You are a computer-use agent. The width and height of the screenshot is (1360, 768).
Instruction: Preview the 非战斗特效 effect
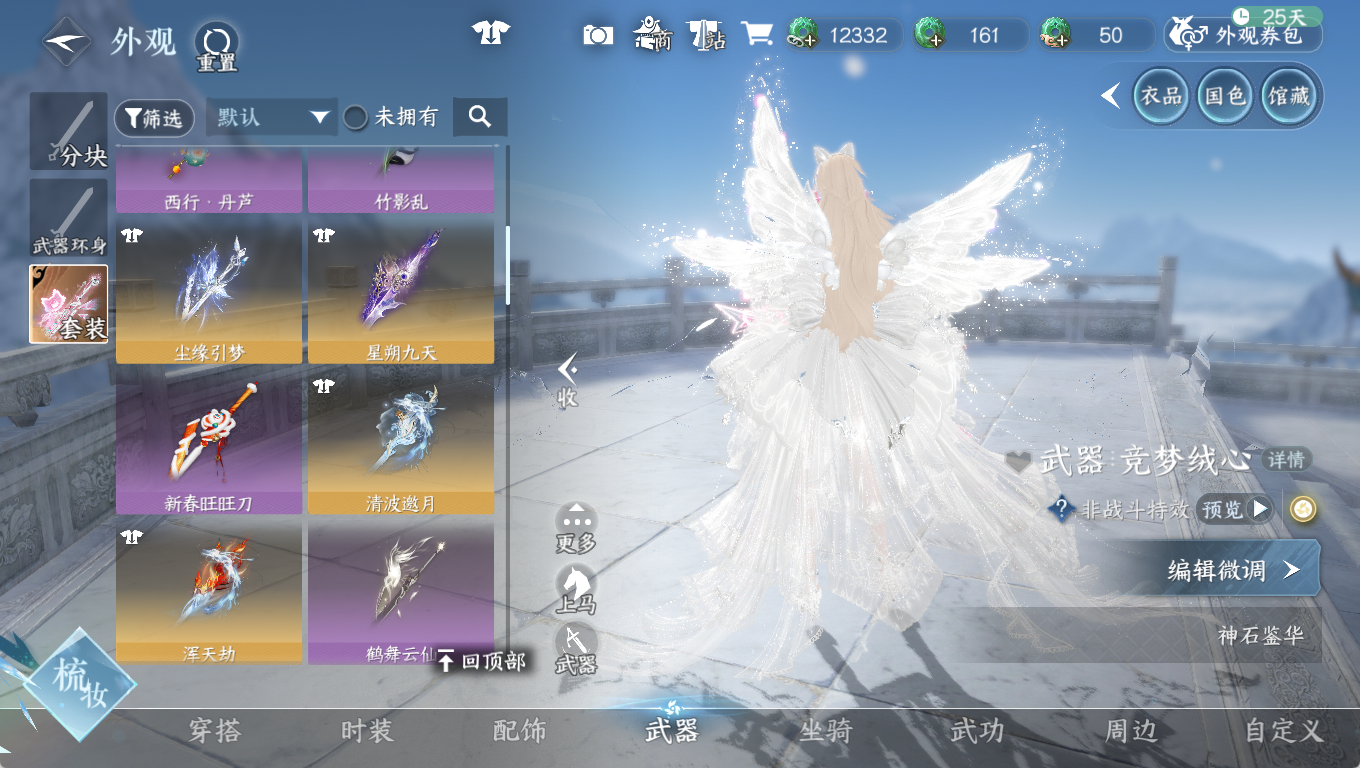(1236, 510)
